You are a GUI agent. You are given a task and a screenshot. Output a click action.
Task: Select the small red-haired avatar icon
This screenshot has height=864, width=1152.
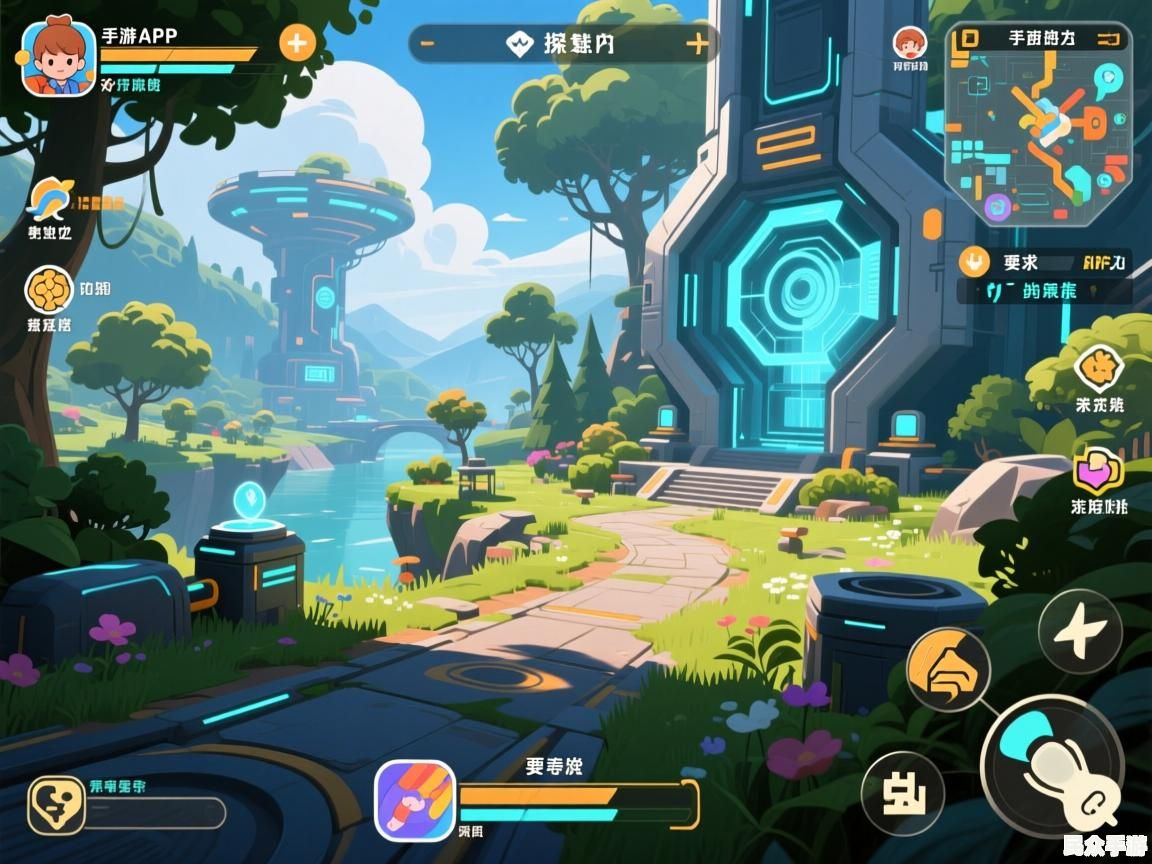tap(909, 44)
